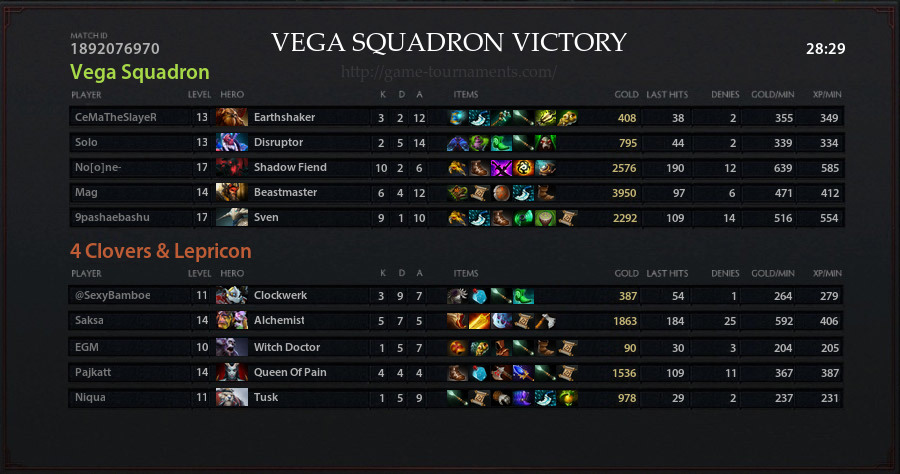900x474 pixels.
Task: Open 9pashaebashu's player entry
Action: coord(108,217)
